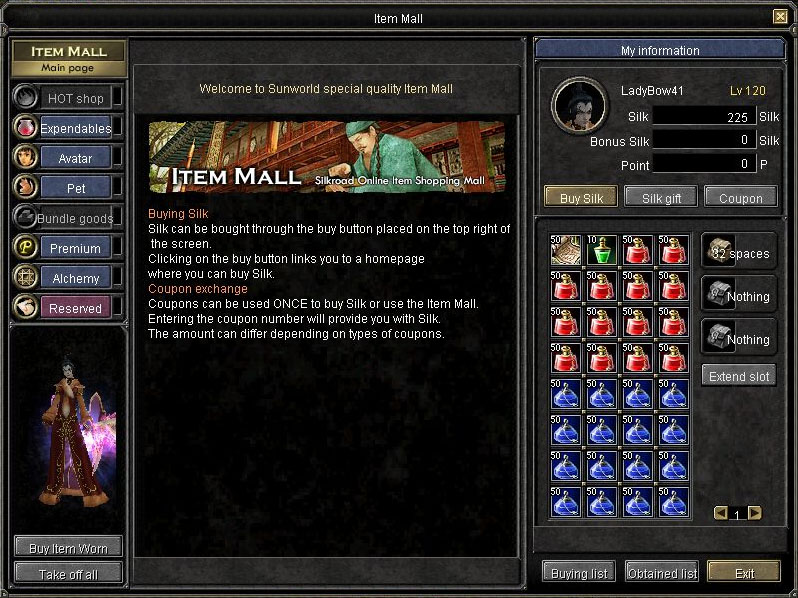
Task: Close the Item Mall window
Action: point(780,16)
